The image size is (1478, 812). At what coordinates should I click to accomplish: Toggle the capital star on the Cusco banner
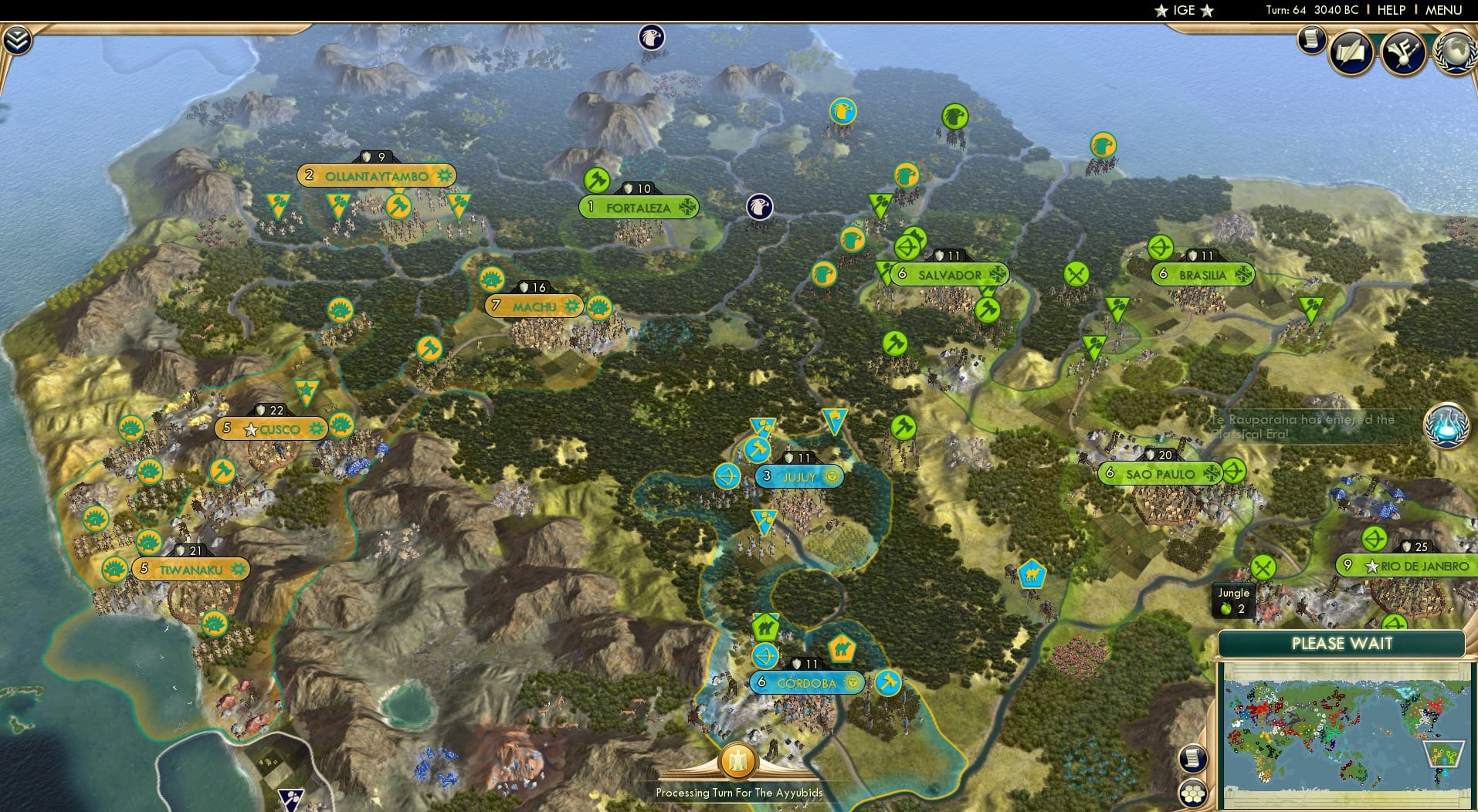coord(249,429)
